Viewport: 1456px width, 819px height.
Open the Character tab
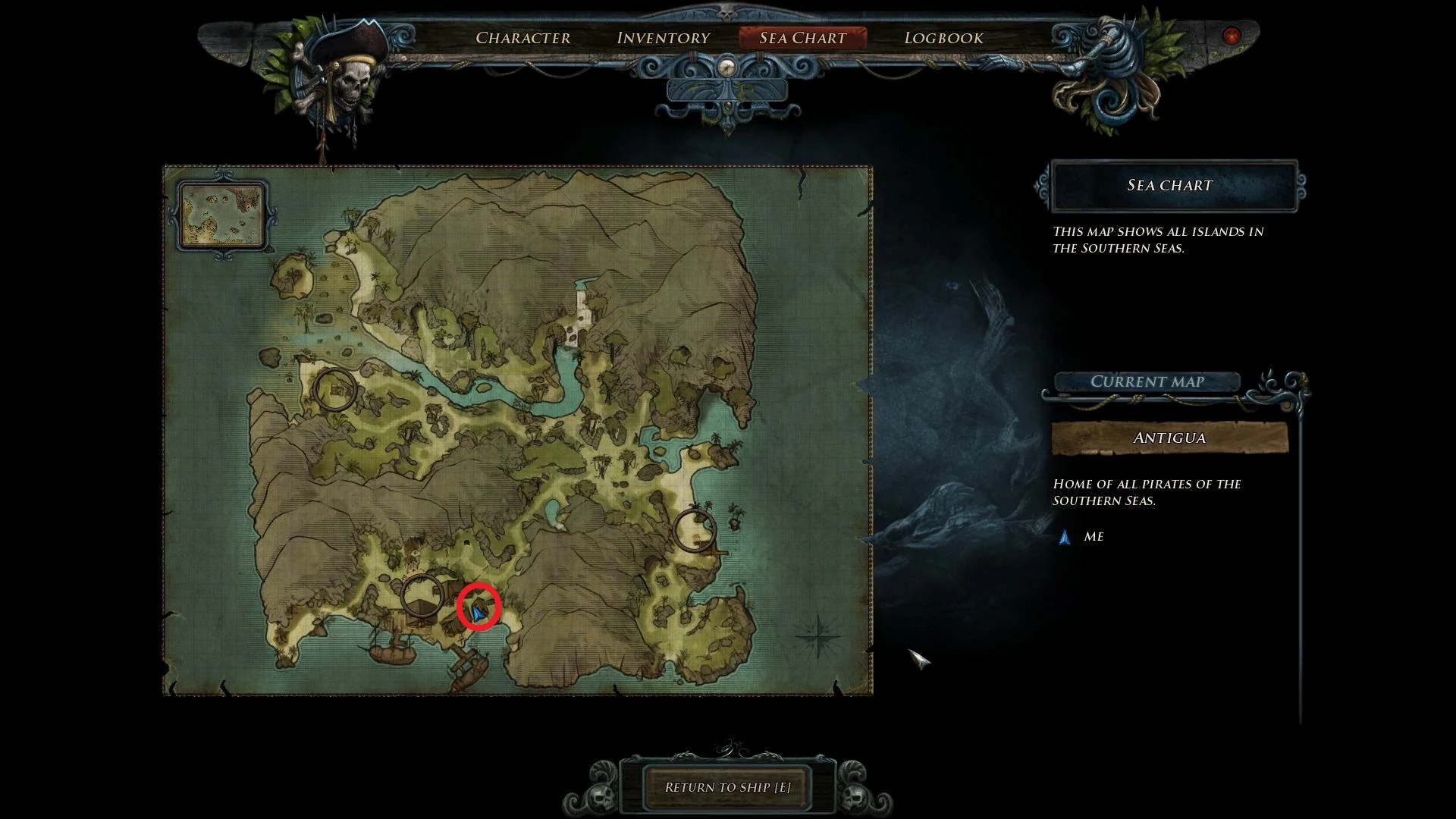tap(522, 38)
